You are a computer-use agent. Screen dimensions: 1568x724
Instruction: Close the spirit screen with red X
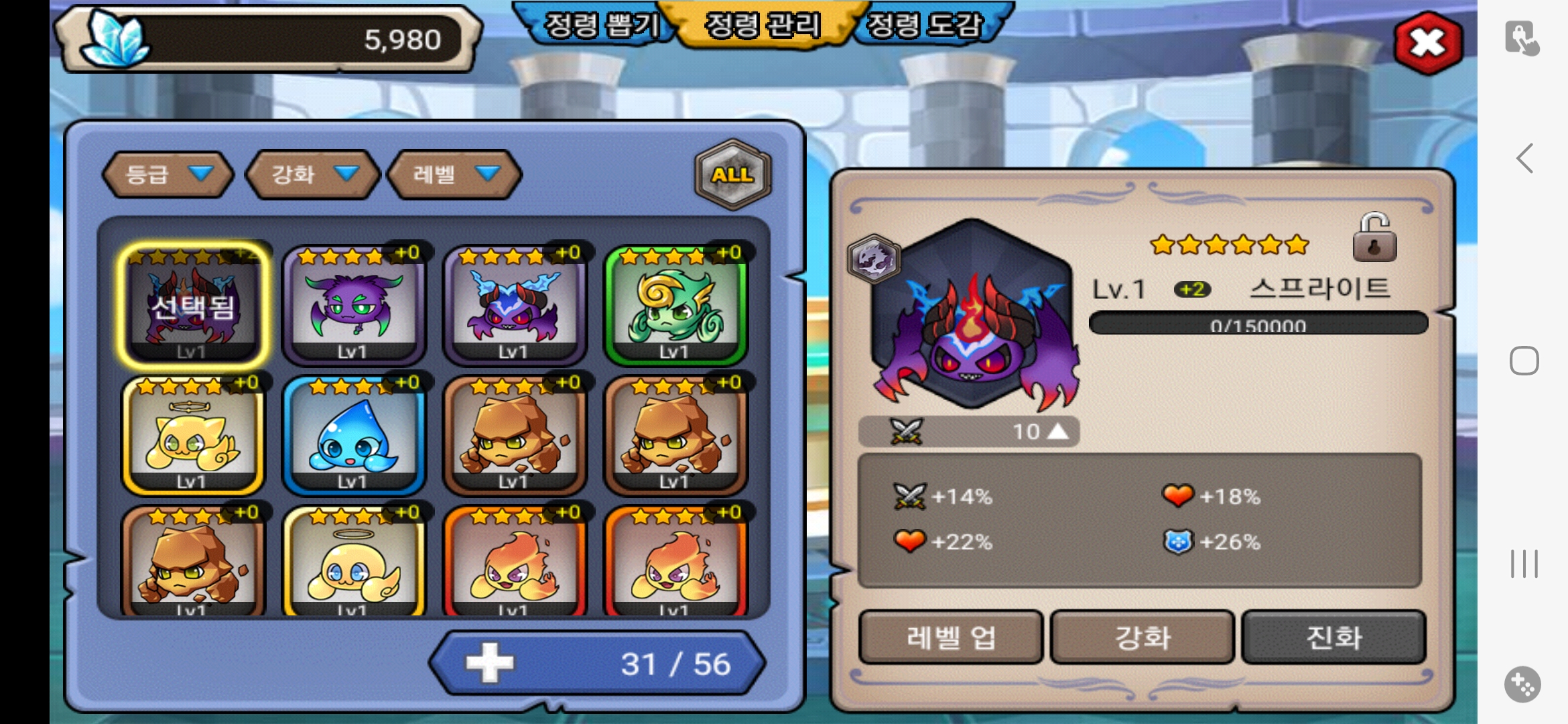(x=1427, y=43)
